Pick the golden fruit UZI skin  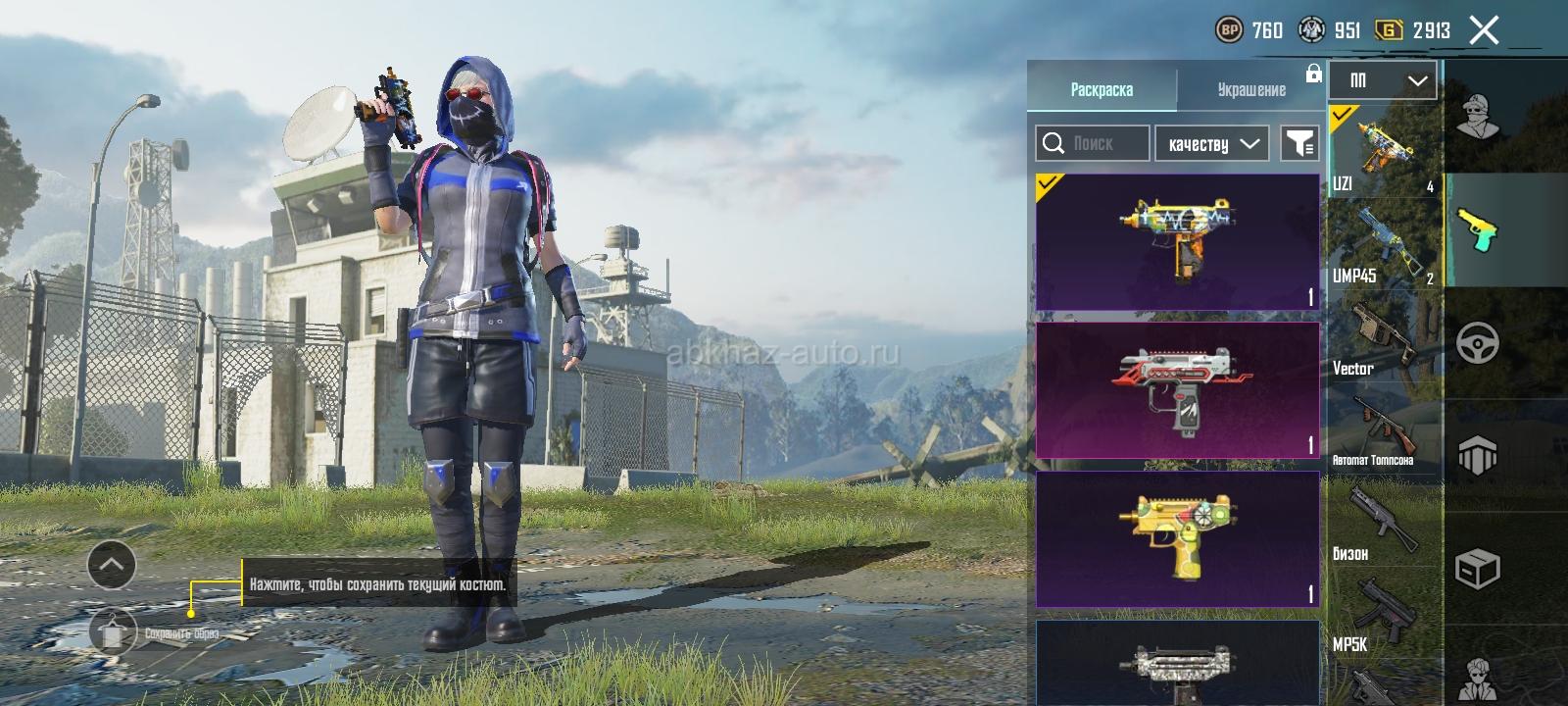click(1177, 538)
